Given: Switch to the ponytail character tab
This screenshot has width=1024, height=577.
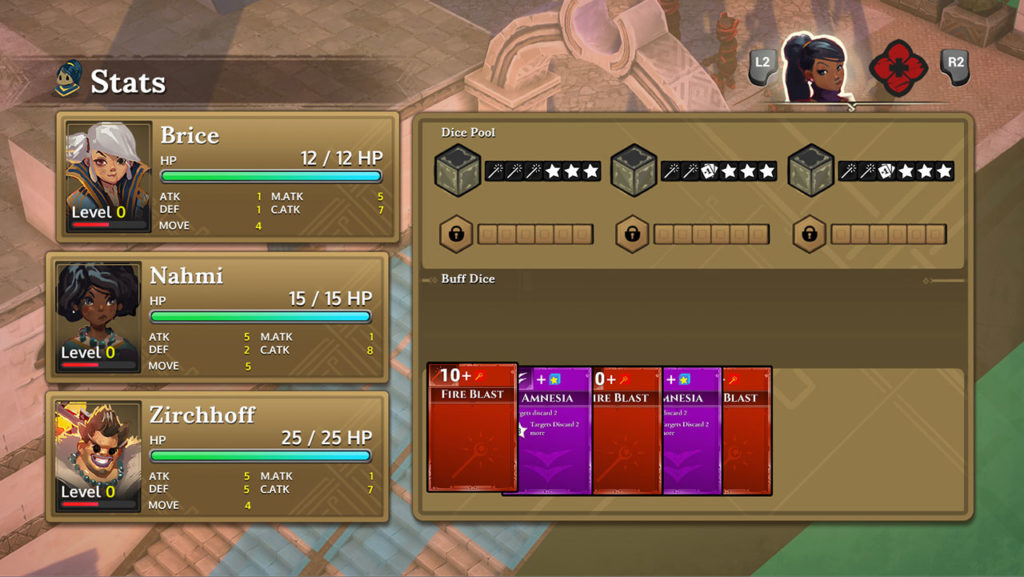Looking at the screenshot, I should click(x=813, y=67).
